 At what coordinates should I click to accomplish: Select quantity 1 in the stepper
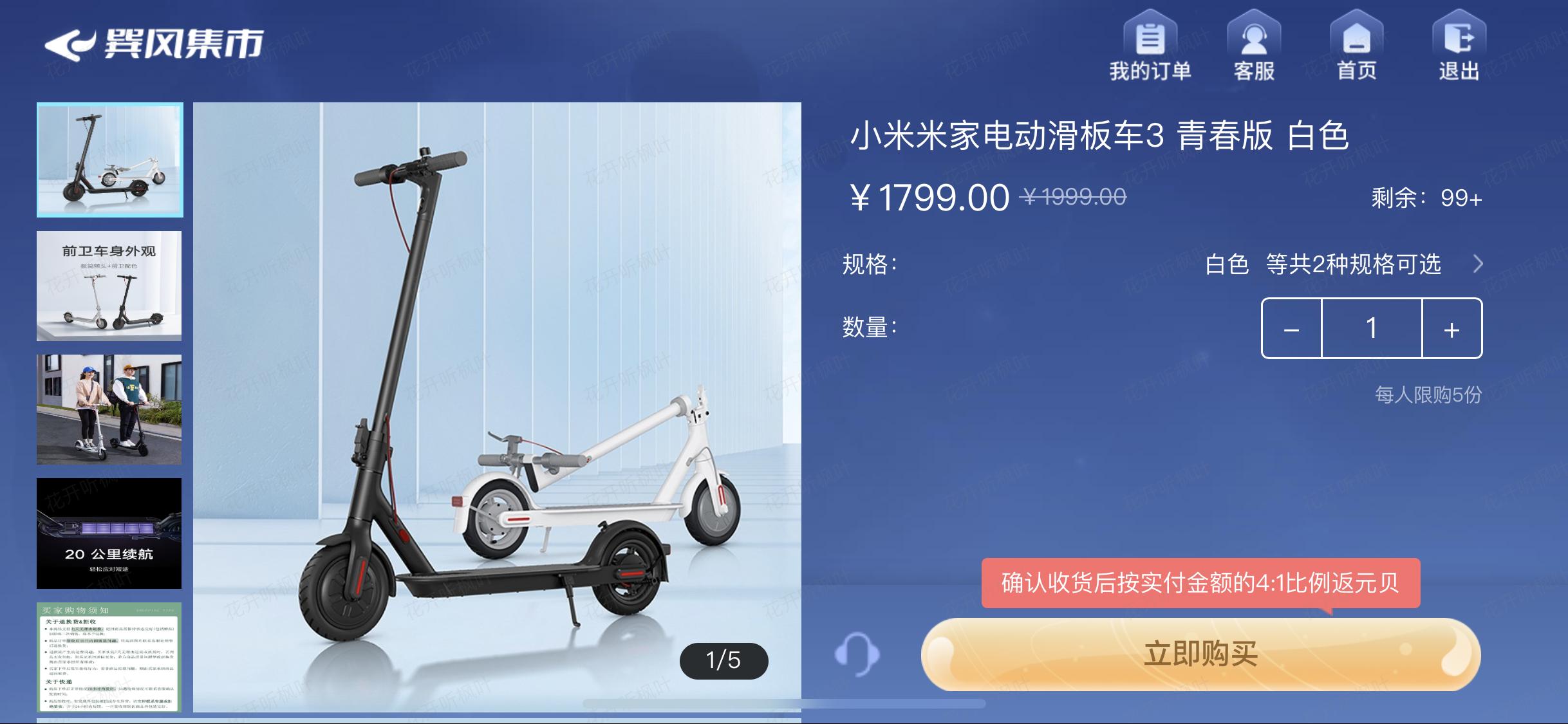click(1372, 330)
